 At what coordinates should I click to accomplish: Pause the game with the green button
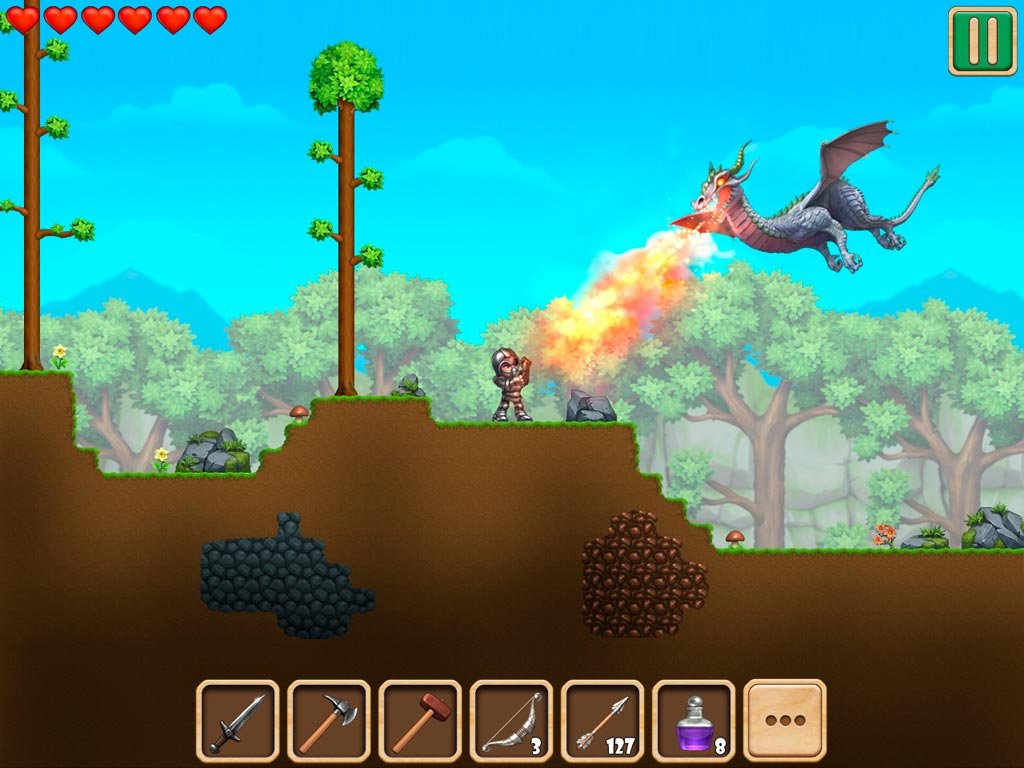click(x=982, y=41)
